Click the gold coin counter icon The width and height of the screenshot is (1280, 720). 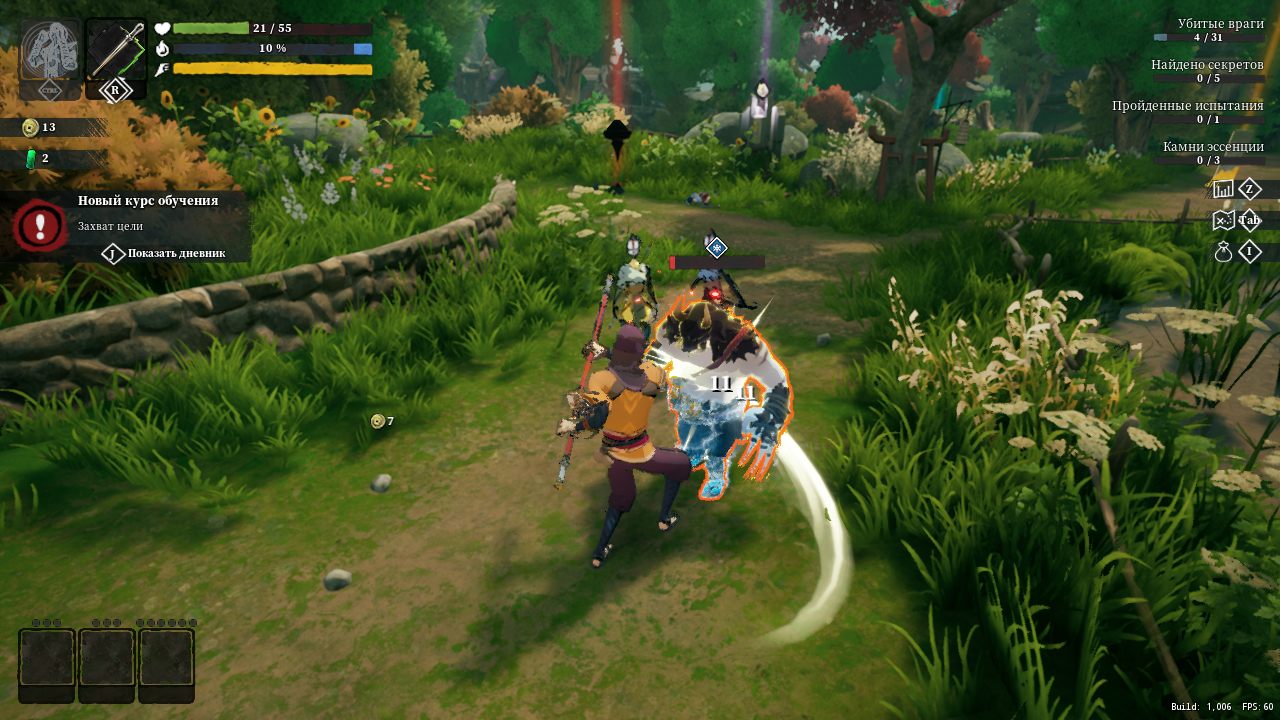(x=30, y=128)
